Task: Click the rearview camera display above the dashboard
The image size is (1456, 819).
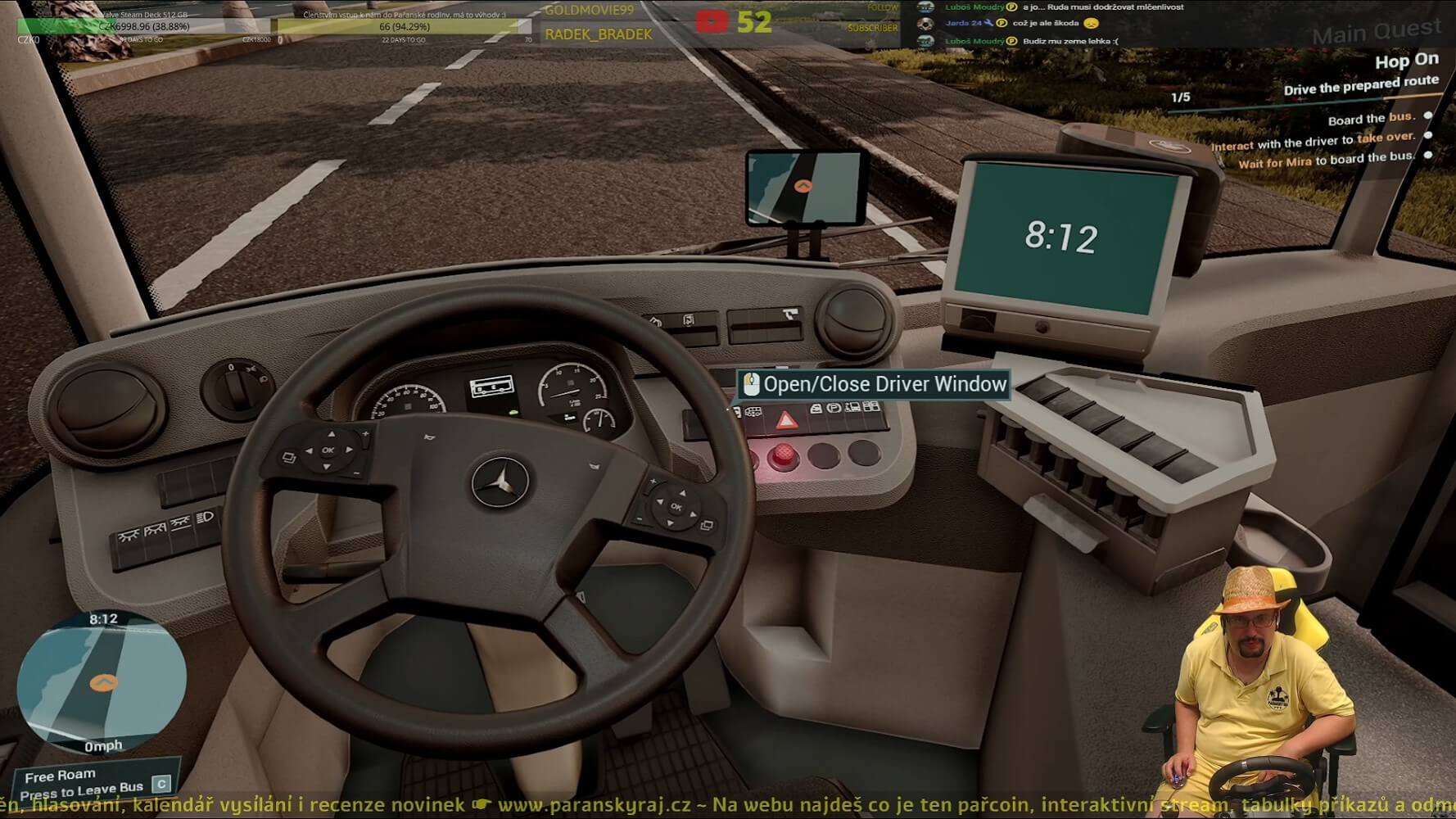Action: coord(807,188)
